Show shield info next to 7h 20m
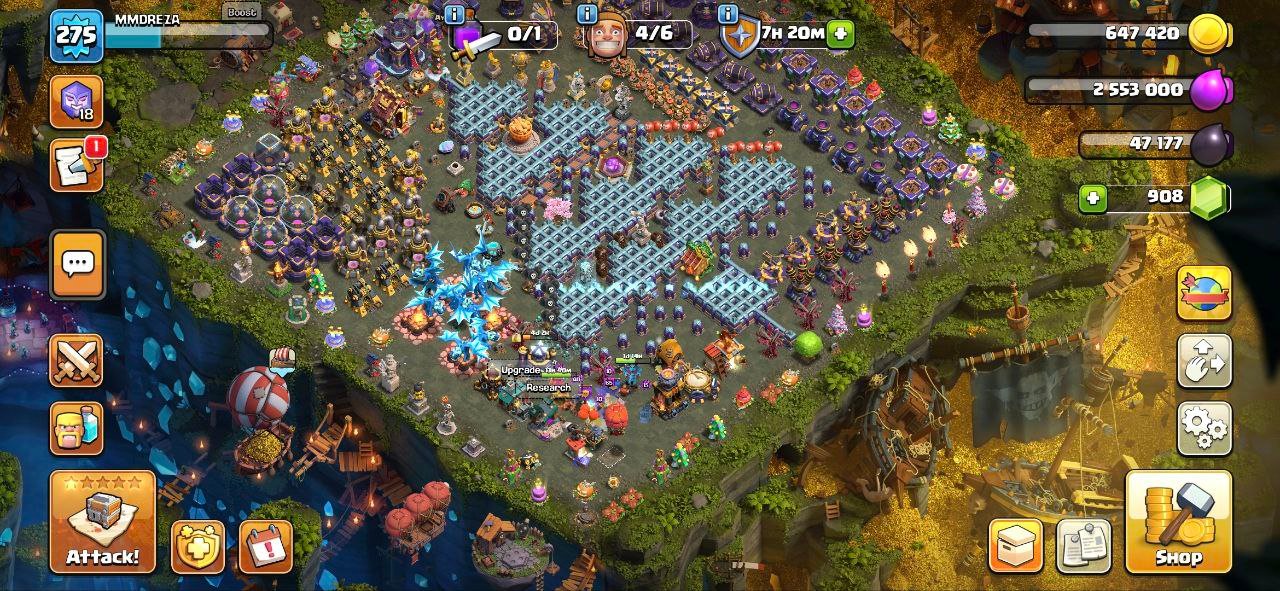Viewport: 1280px width, 591px height. [728, 13]
